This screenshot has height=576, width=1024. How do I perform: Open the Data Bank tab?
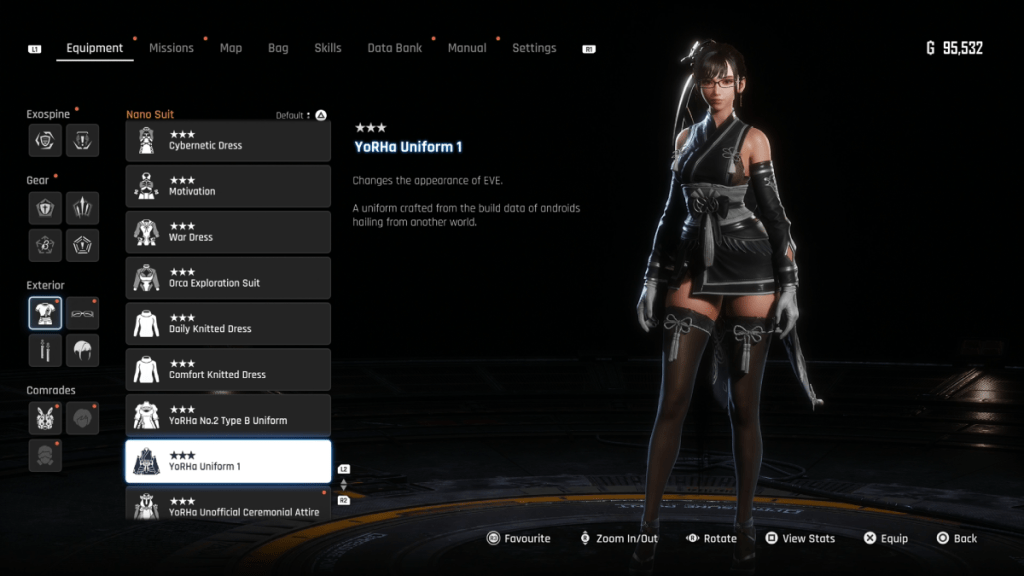(394, 48)
